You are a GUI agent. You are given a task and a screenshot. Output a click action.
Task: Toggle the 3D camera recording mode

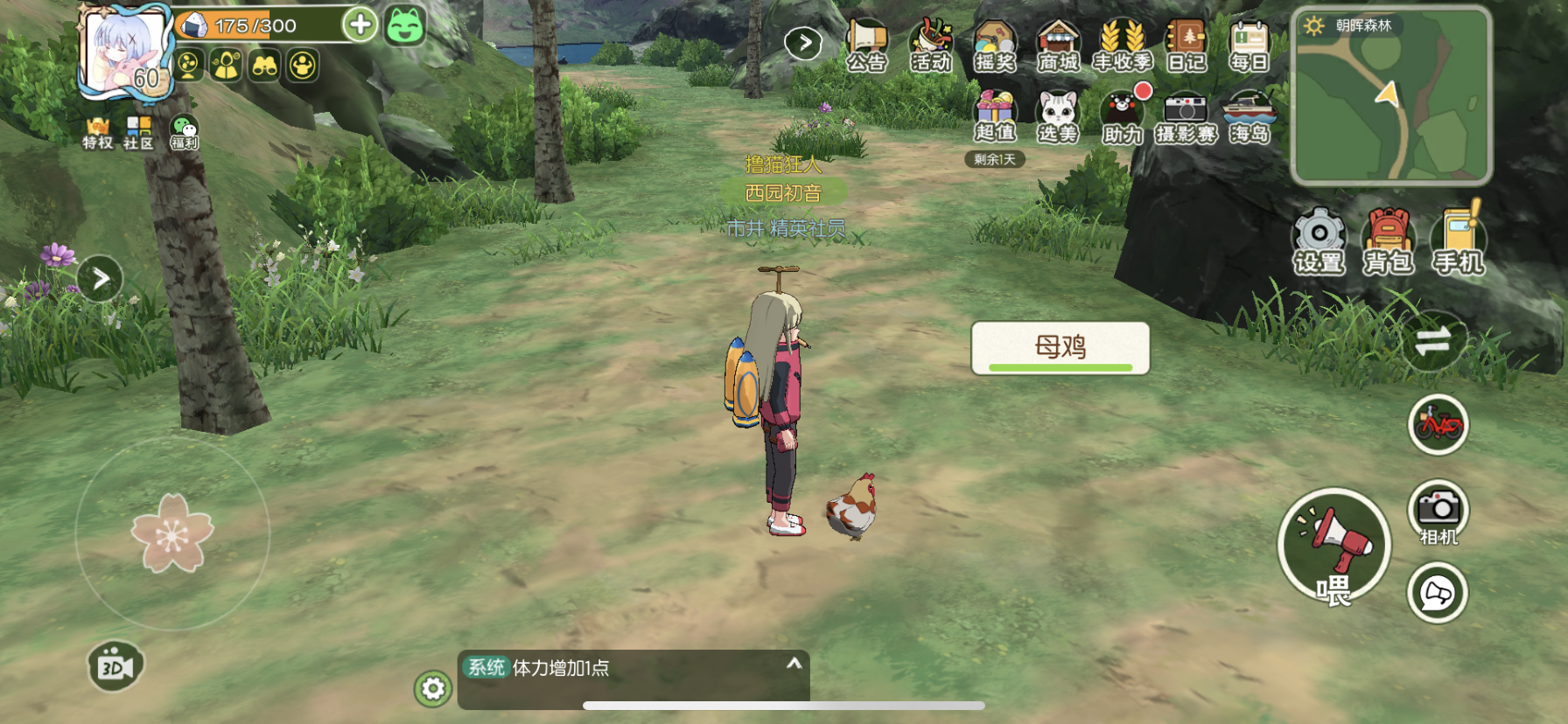point(113,667)
